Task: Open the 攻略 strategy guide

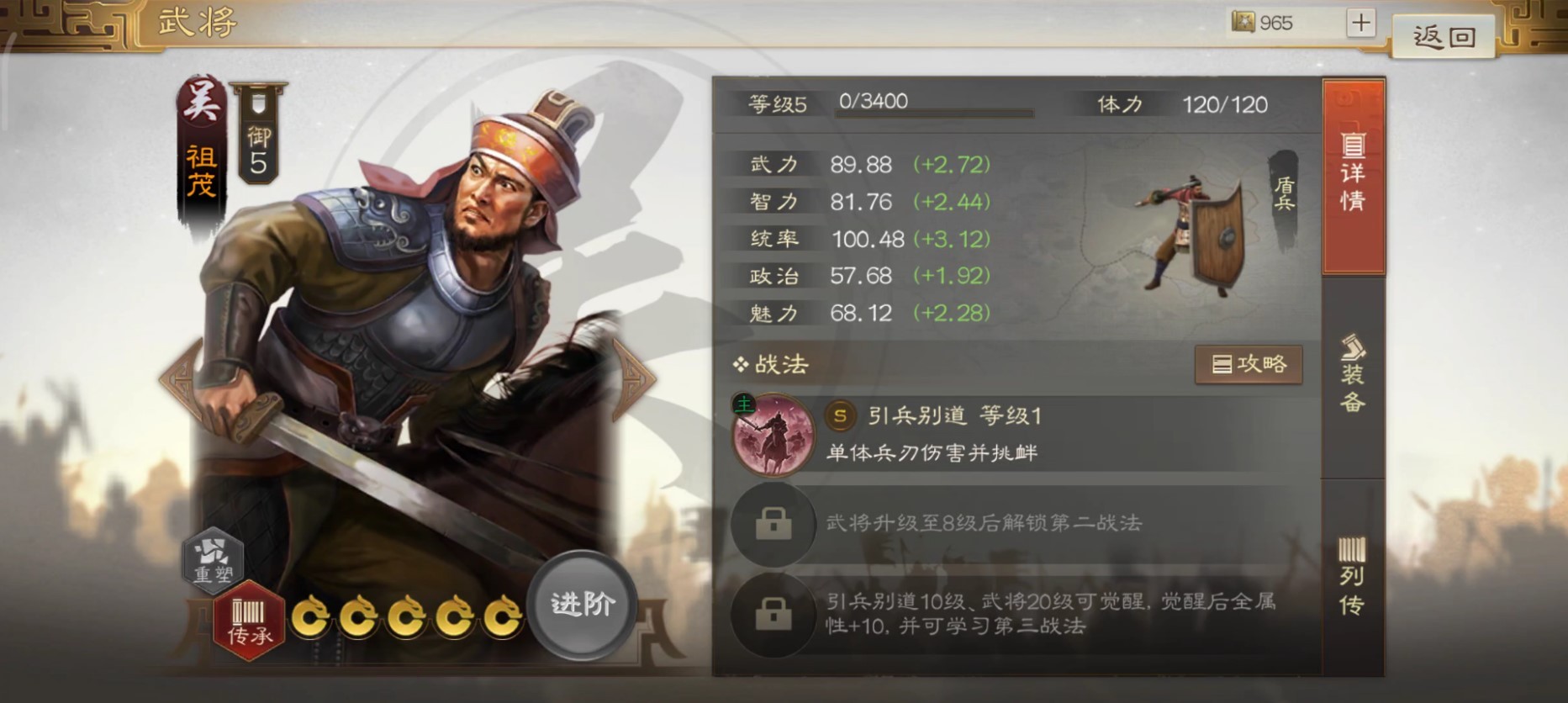Action: pyautogui.click(x=1249, y=364)
